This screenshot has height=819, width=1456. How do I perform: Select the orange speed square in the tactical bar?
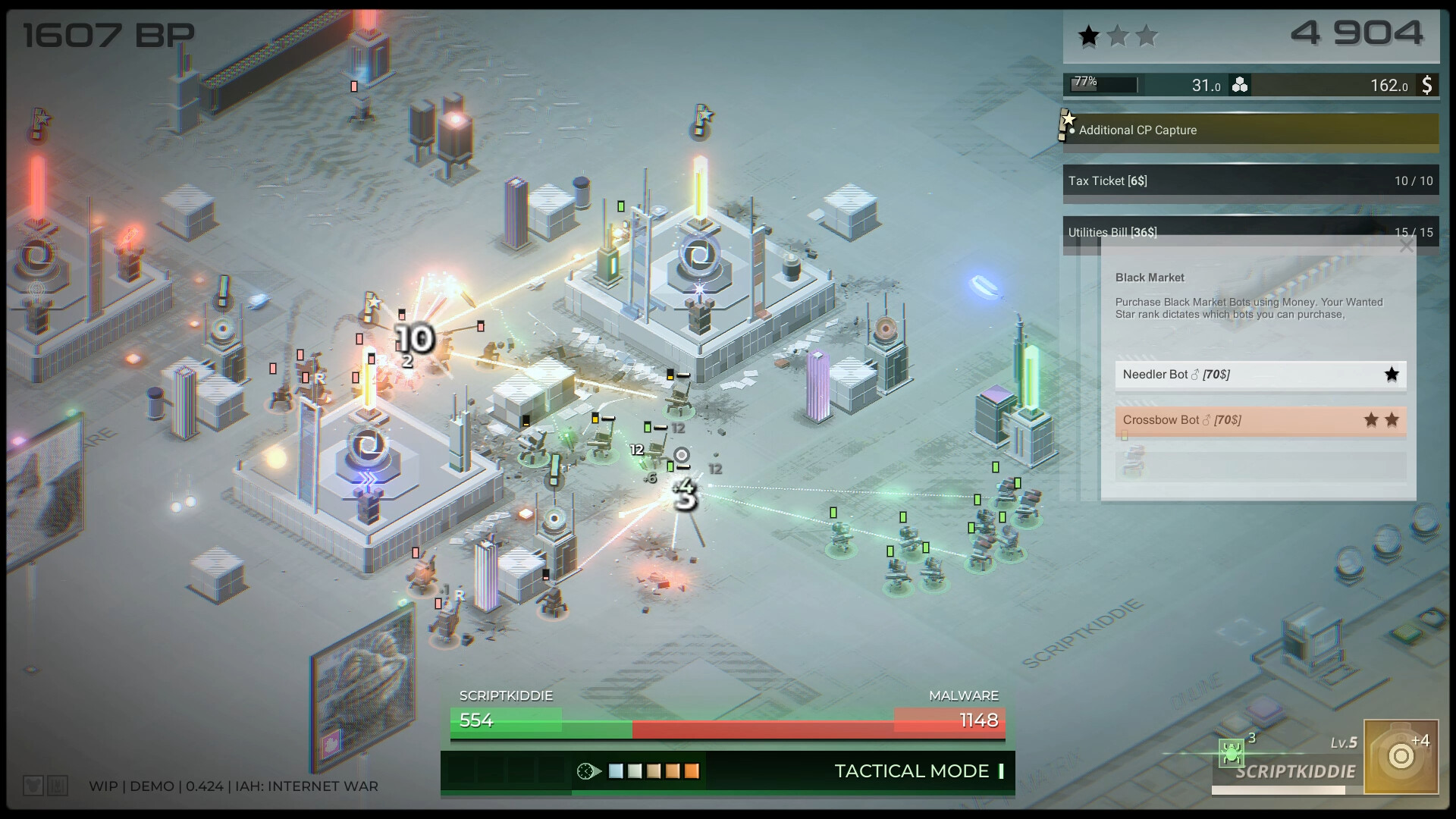692,771
